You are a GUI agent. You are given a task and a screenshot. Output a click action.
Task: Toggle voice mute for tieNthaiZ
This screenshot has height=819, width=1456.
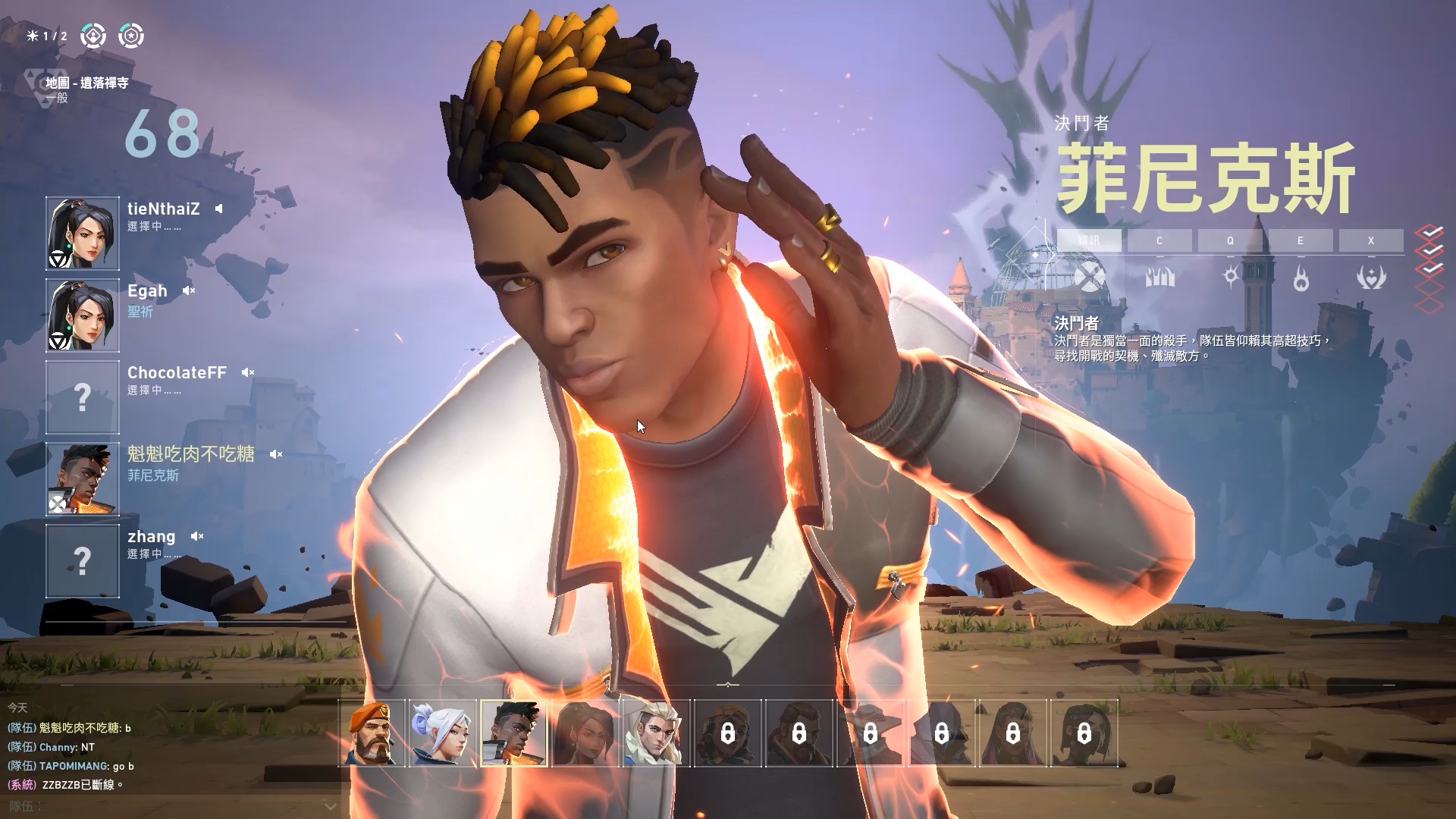218,209
